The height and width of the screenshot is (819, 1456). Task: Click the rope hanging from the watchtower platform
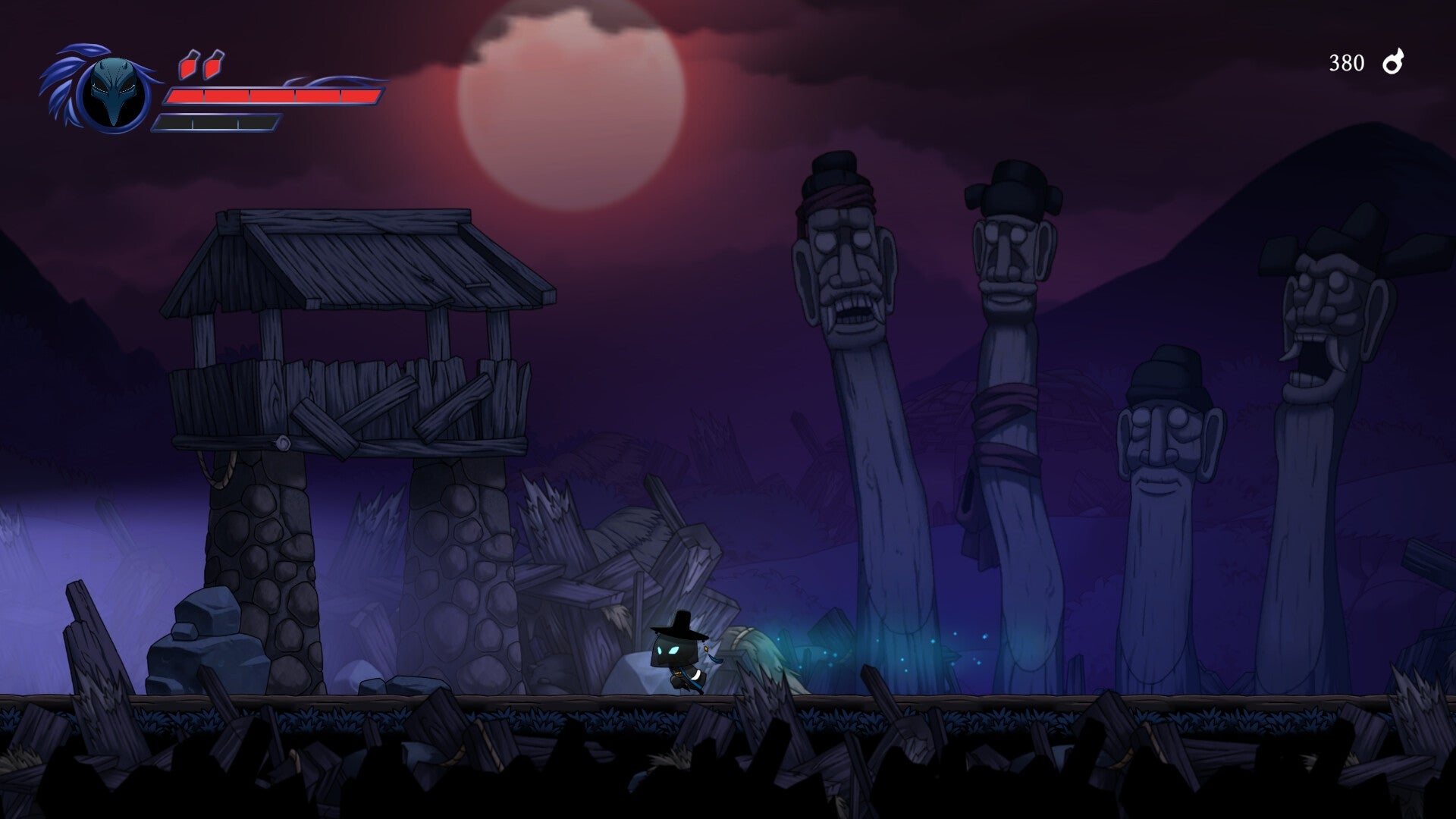pos(215,470)
